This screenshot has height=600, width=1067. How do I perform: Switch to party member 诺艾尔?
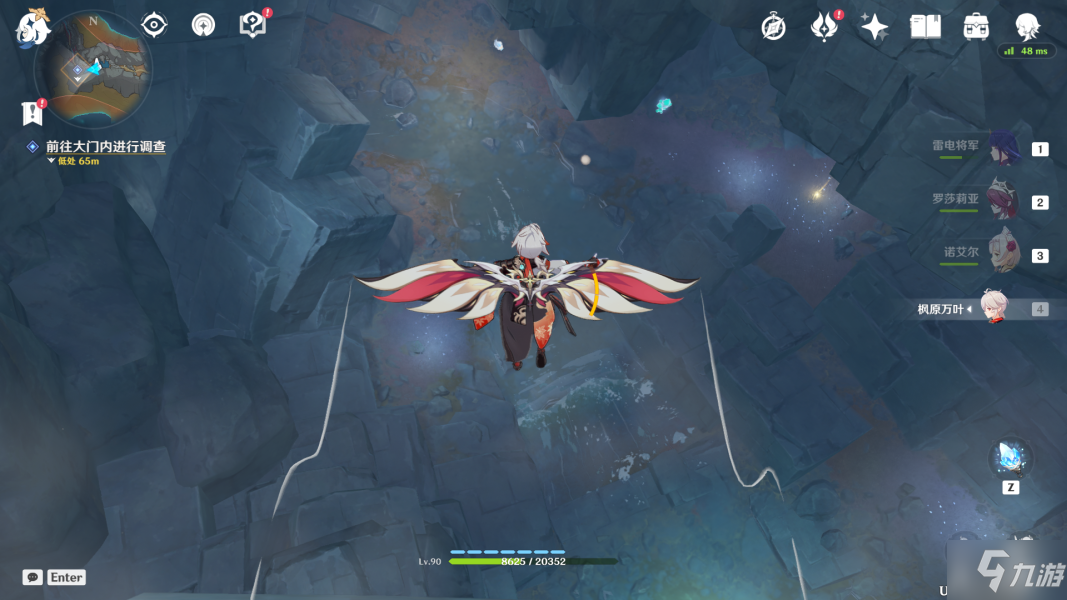[1001, 254]
